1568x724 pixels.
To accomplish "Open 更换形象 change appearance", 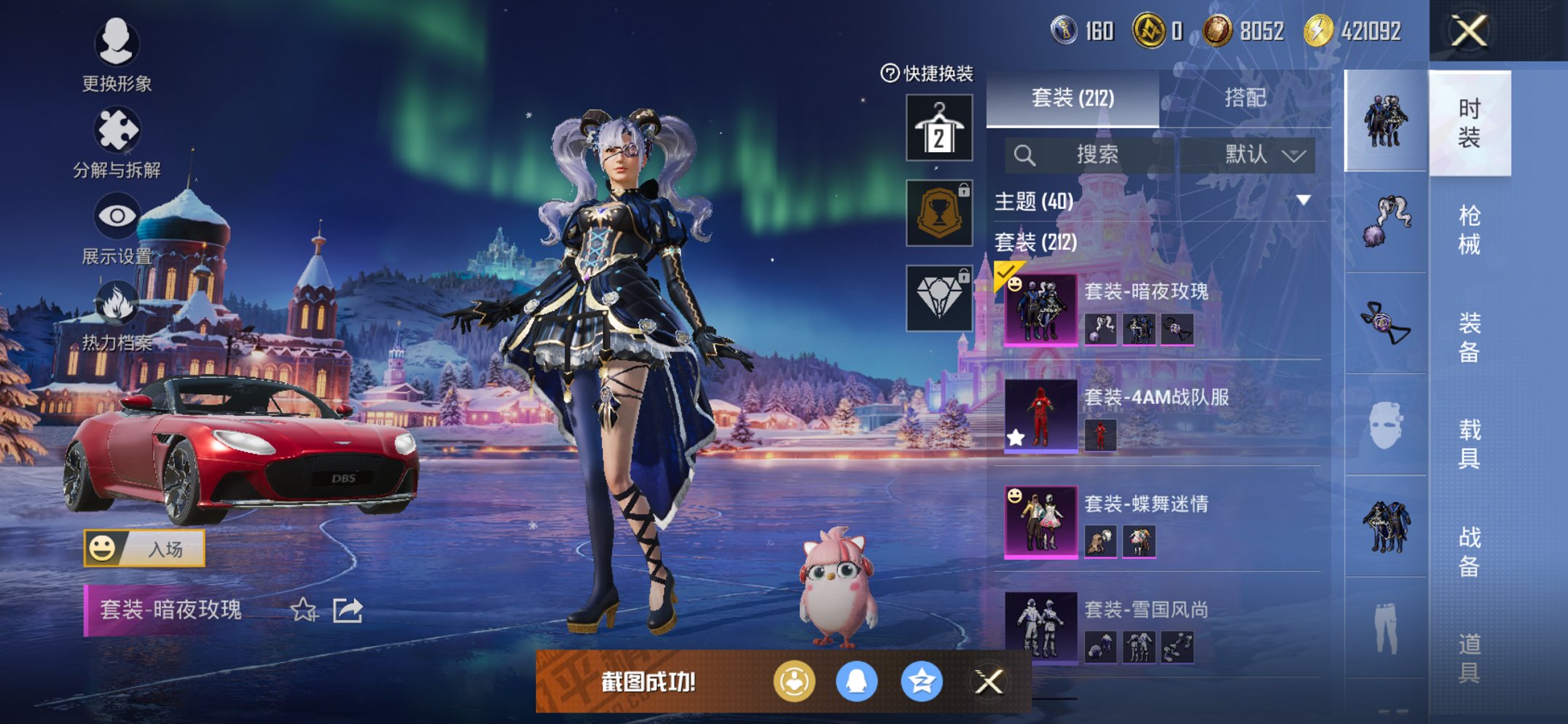I will pos(117,53).
